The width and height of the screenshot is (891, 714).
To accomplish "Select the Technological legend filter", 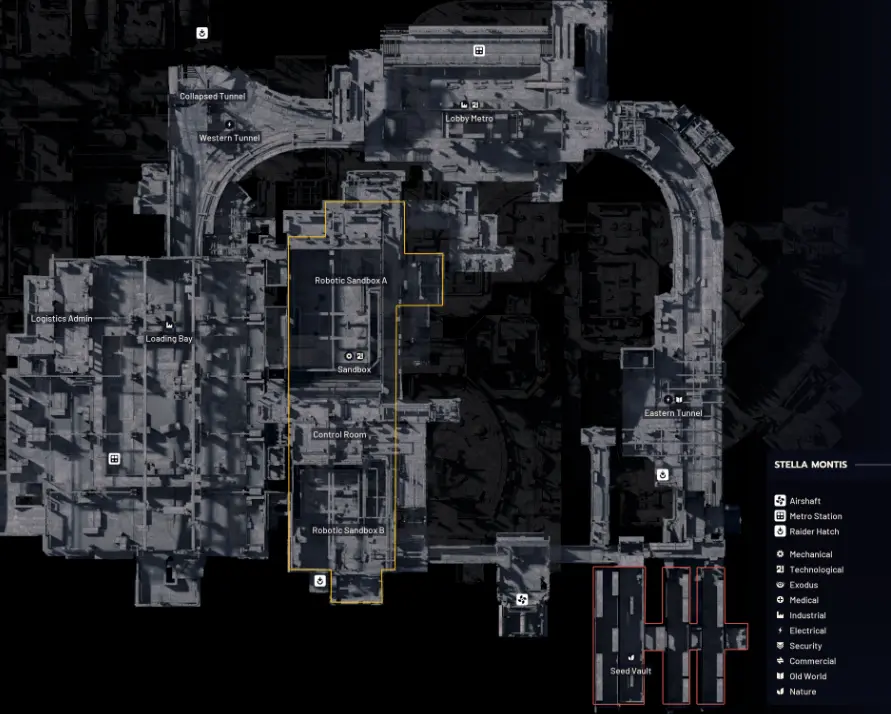I will pyautogui.click(x=816, y=570).
